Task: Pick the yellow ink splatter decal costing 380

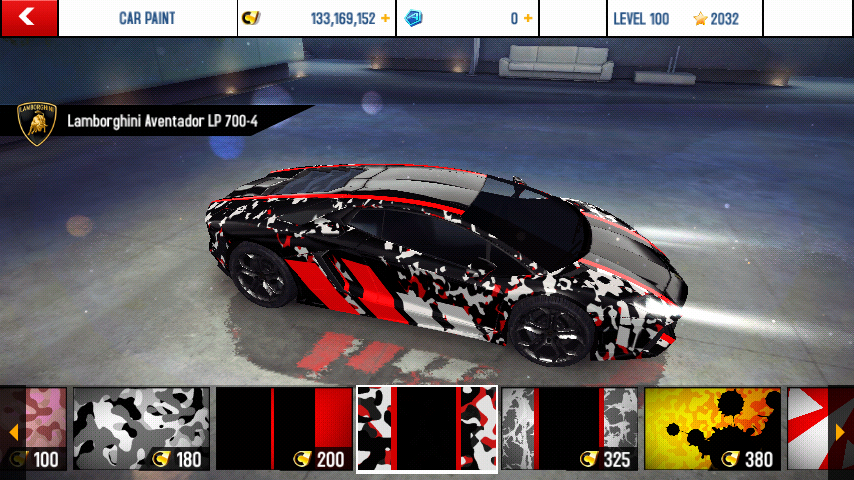Action: point(712,429)
